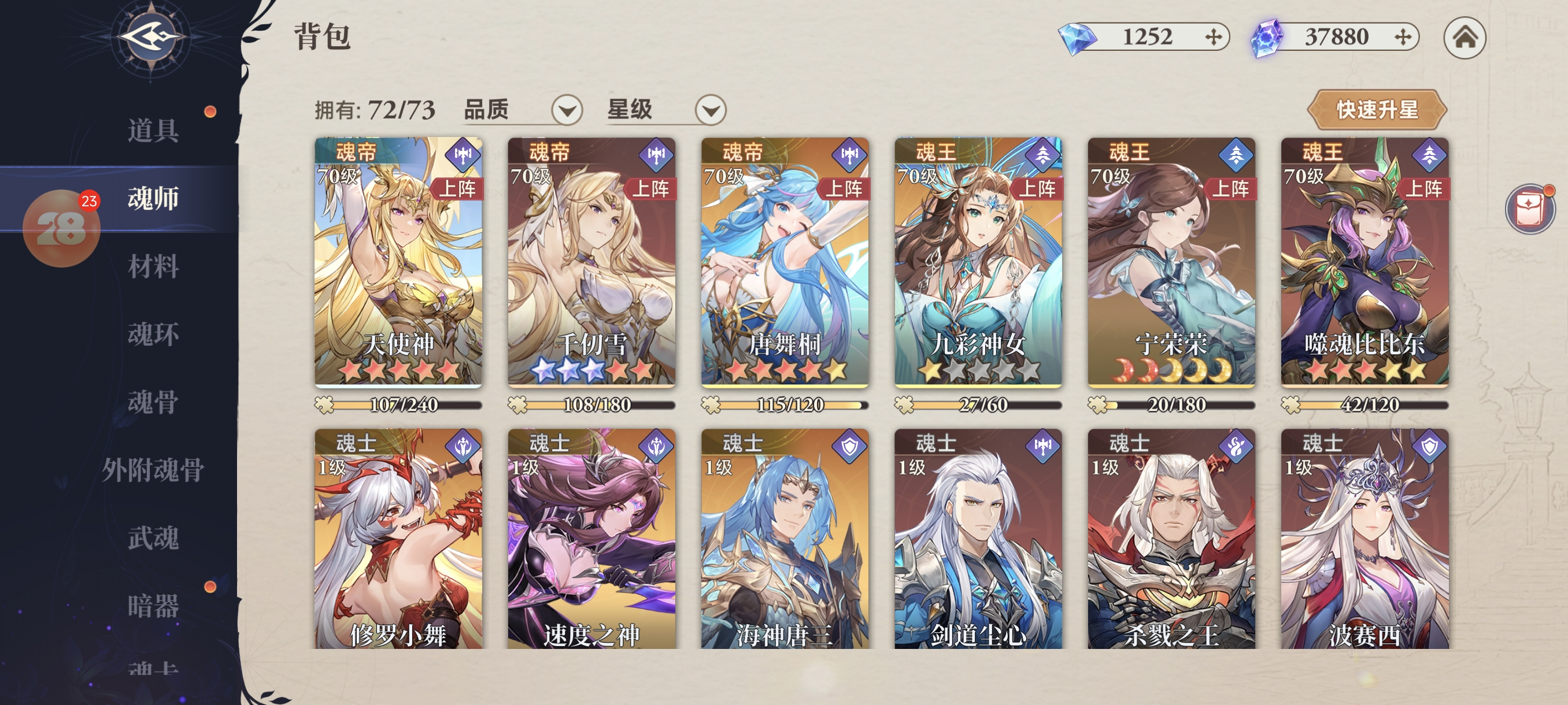This screenshot has width=1568, height=705.
Task: Switch to 外附魂骨 tab
Action: point(152,470)
